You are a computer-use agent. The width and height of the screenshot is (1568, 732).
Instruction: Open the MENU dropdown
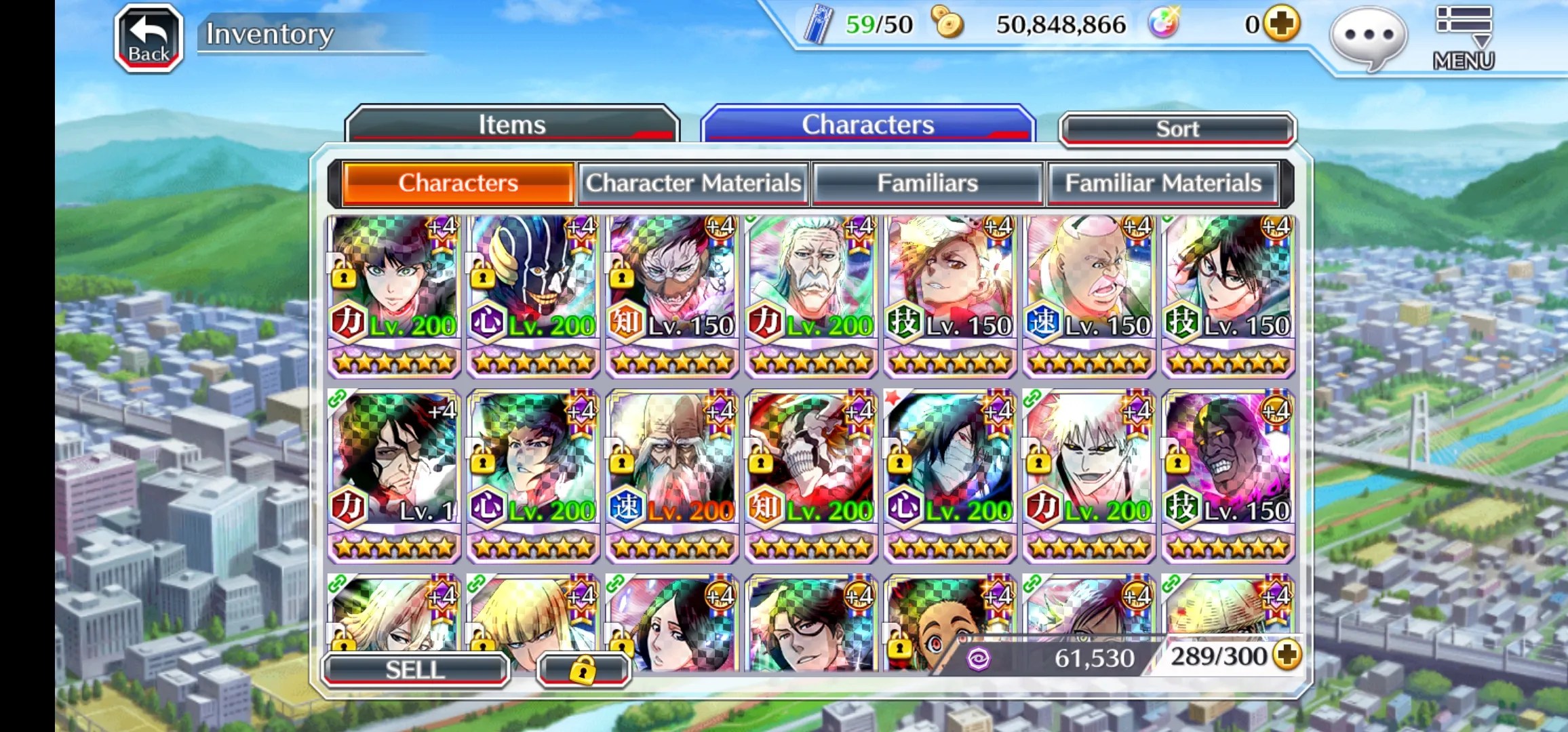click(x=1464, y=38)
